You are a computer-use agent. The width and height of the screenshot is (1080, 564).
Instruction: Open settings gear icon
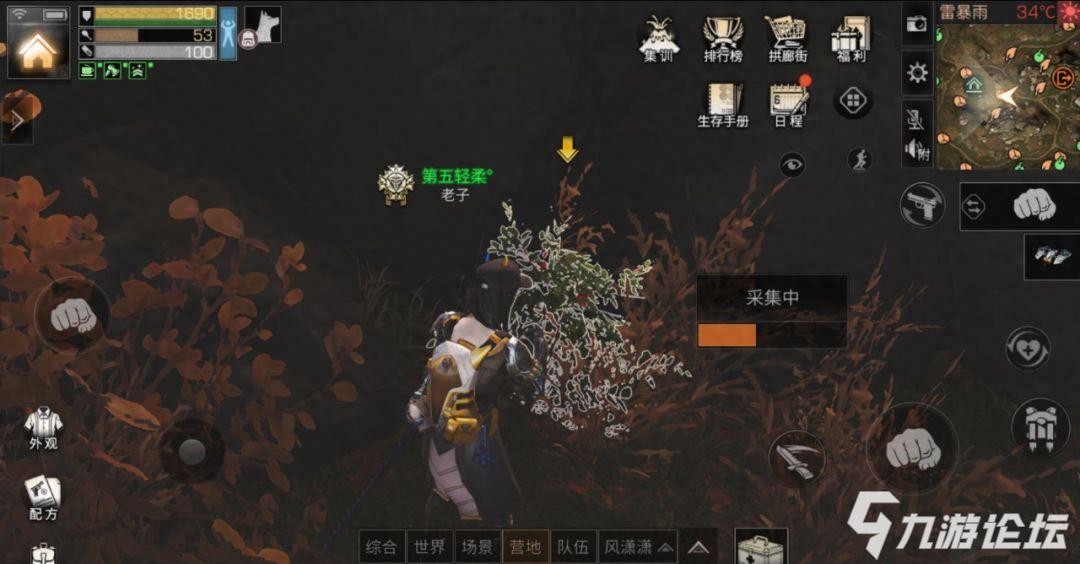[916, 73]
